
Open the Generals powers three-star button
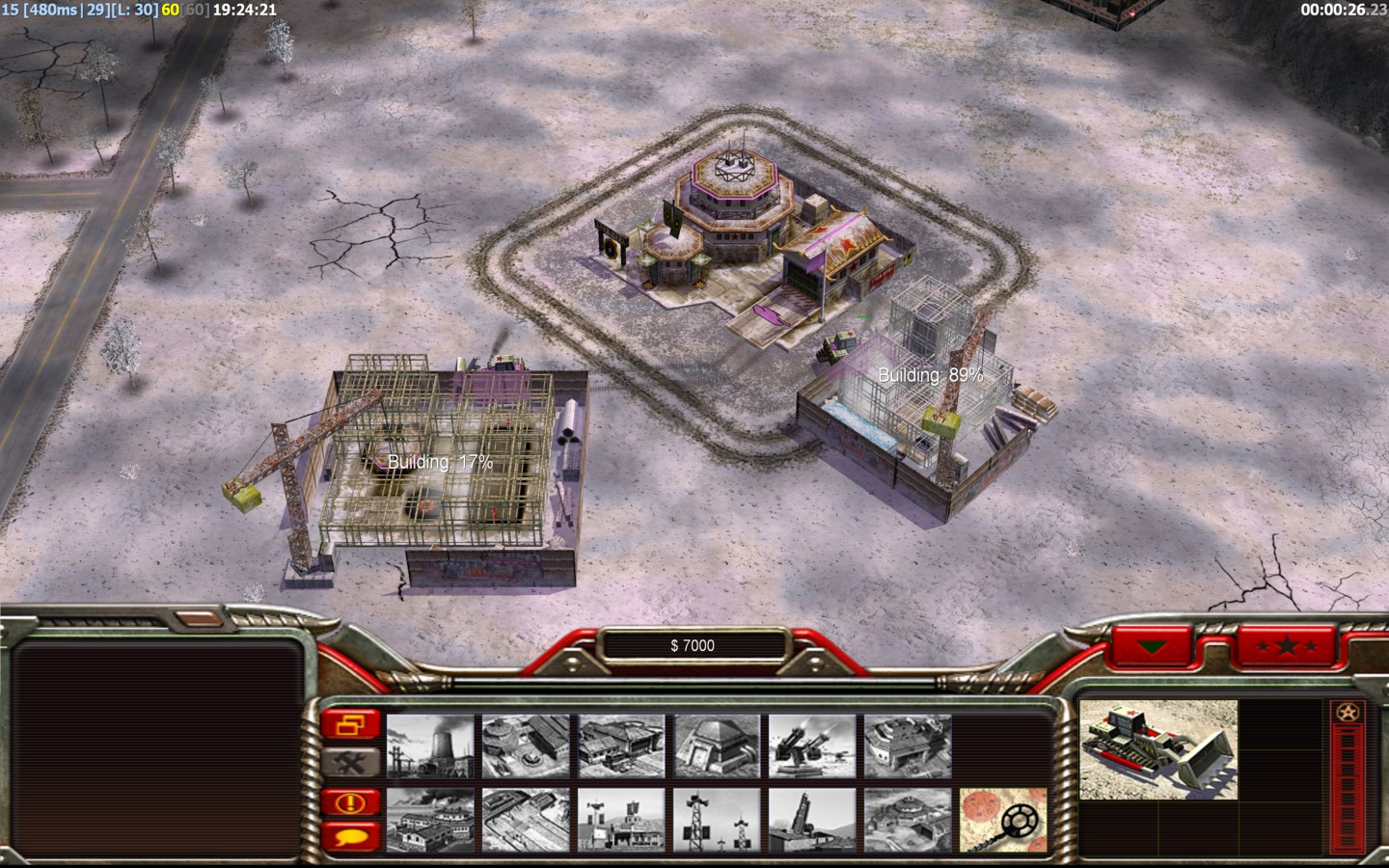click(1289, 647)
